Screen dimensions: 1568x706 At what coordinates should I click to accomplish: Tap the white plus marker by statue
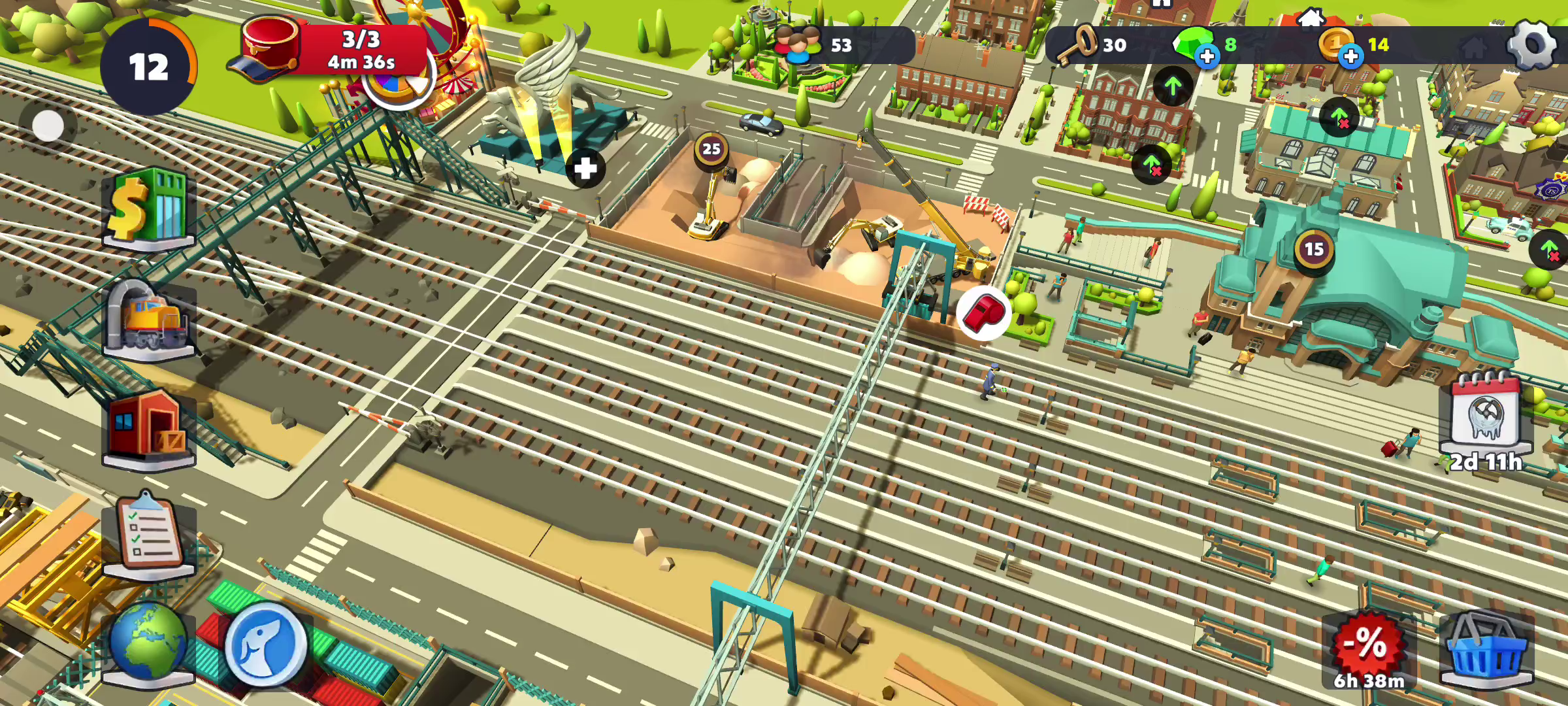click(x=585, y=169)
